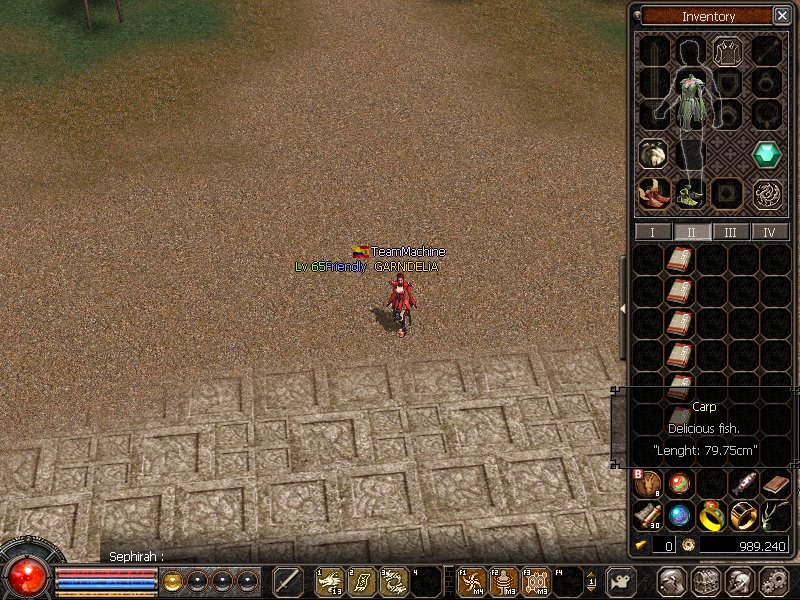Click the sword slot on hotbar
800x600 pixels.
click(x=288, y=581)
